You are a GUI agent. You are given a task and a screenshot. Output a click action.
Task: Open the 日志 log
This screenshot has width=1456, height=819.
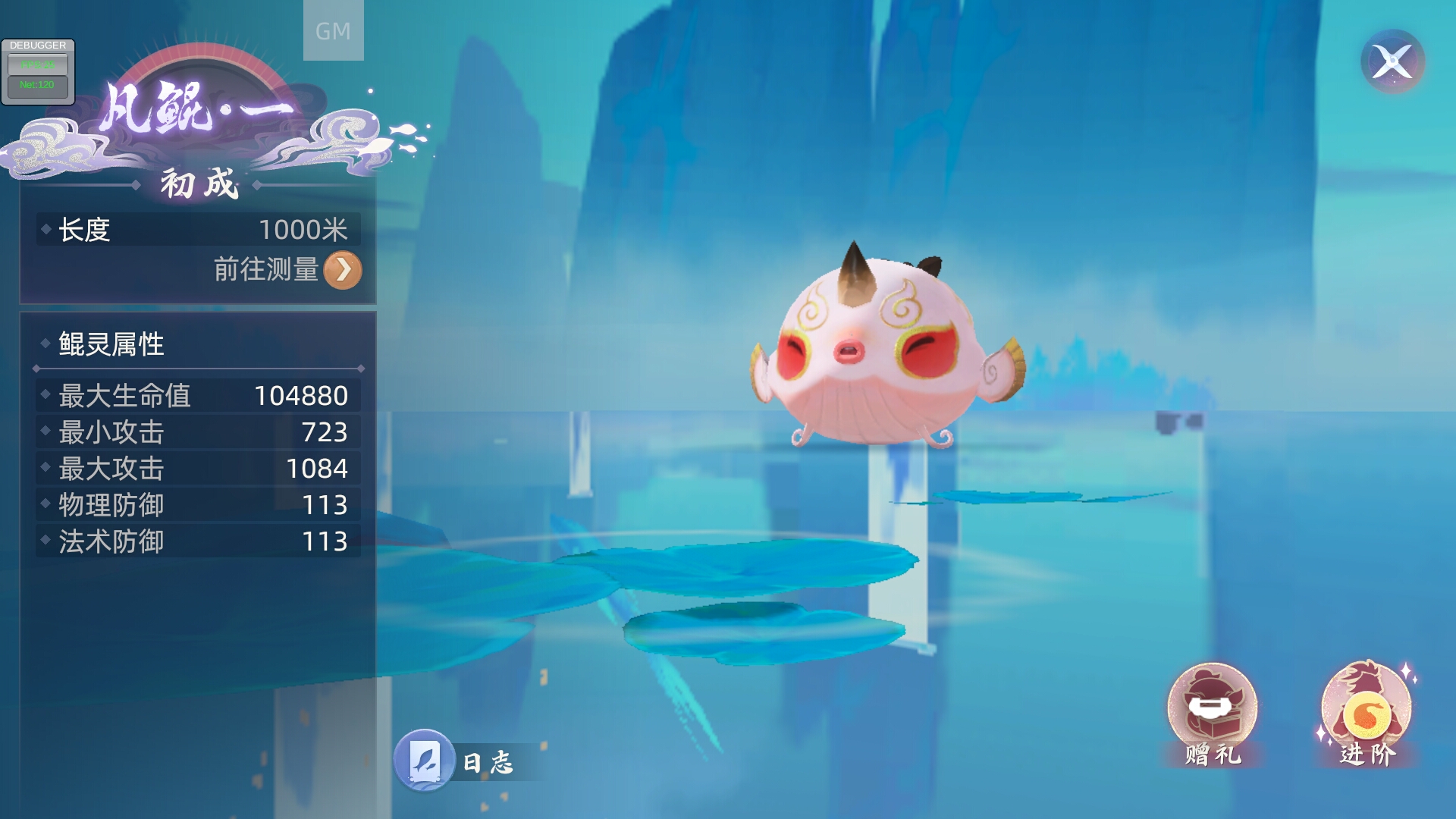pyautogui.click(x=425, y=760)
